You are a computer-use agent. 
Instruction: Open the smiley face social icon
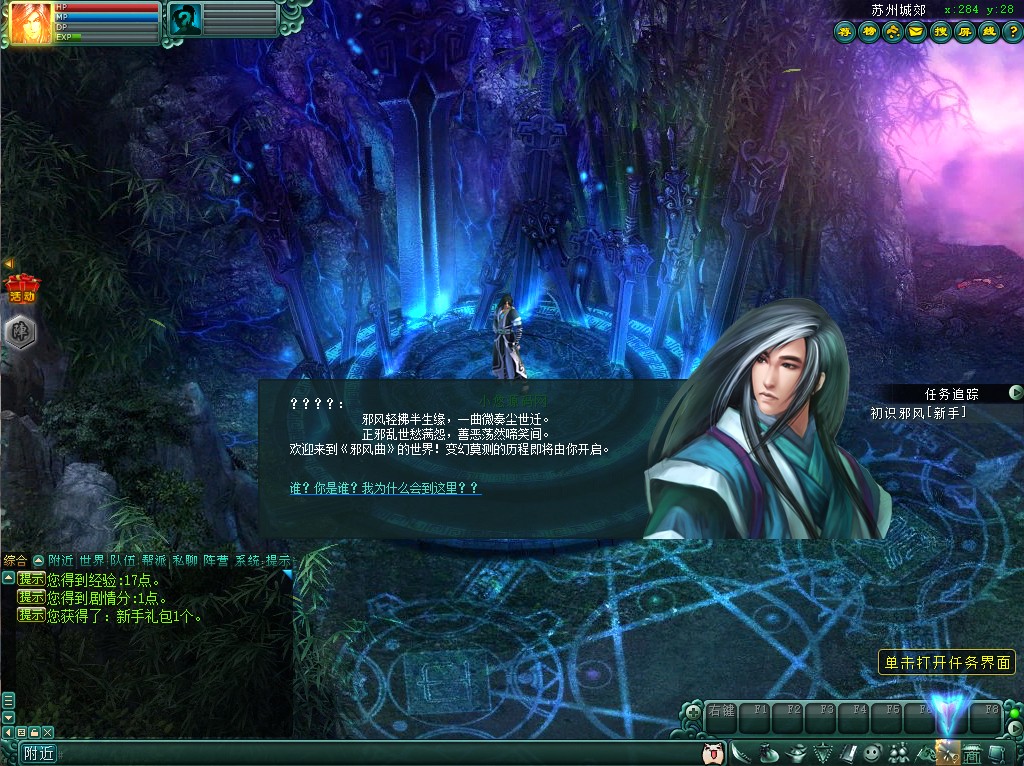click(871, 752)
